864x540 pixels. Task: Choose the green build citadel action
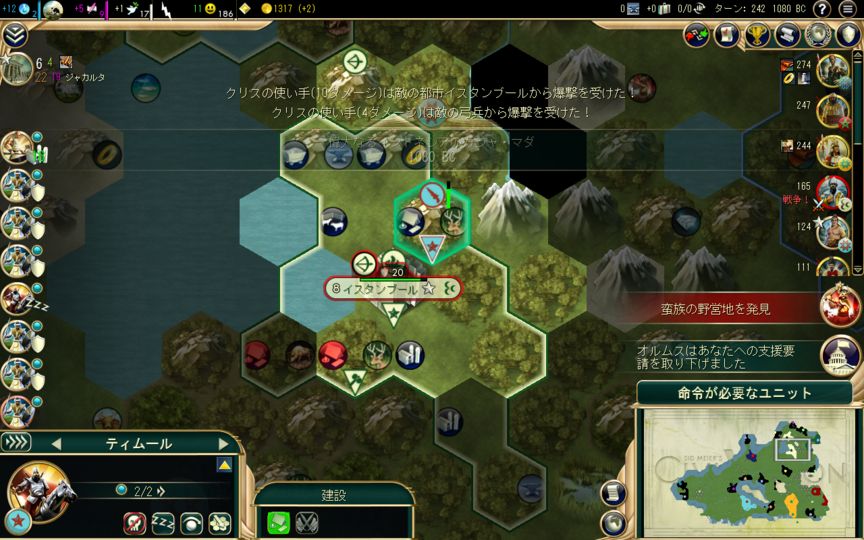point(279,521)
